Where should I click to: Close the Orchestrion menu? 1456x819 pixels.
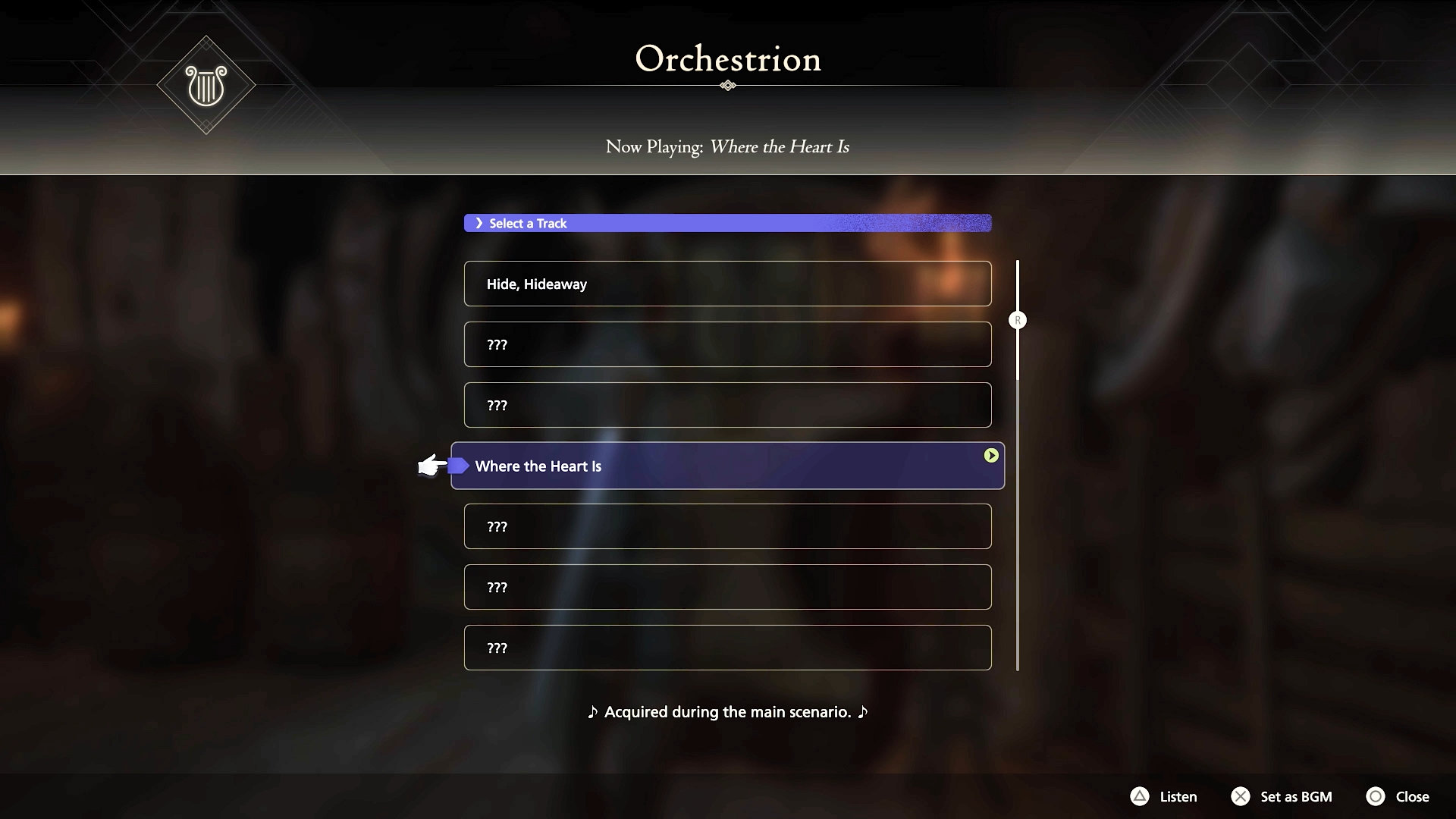click(1398, 796)
